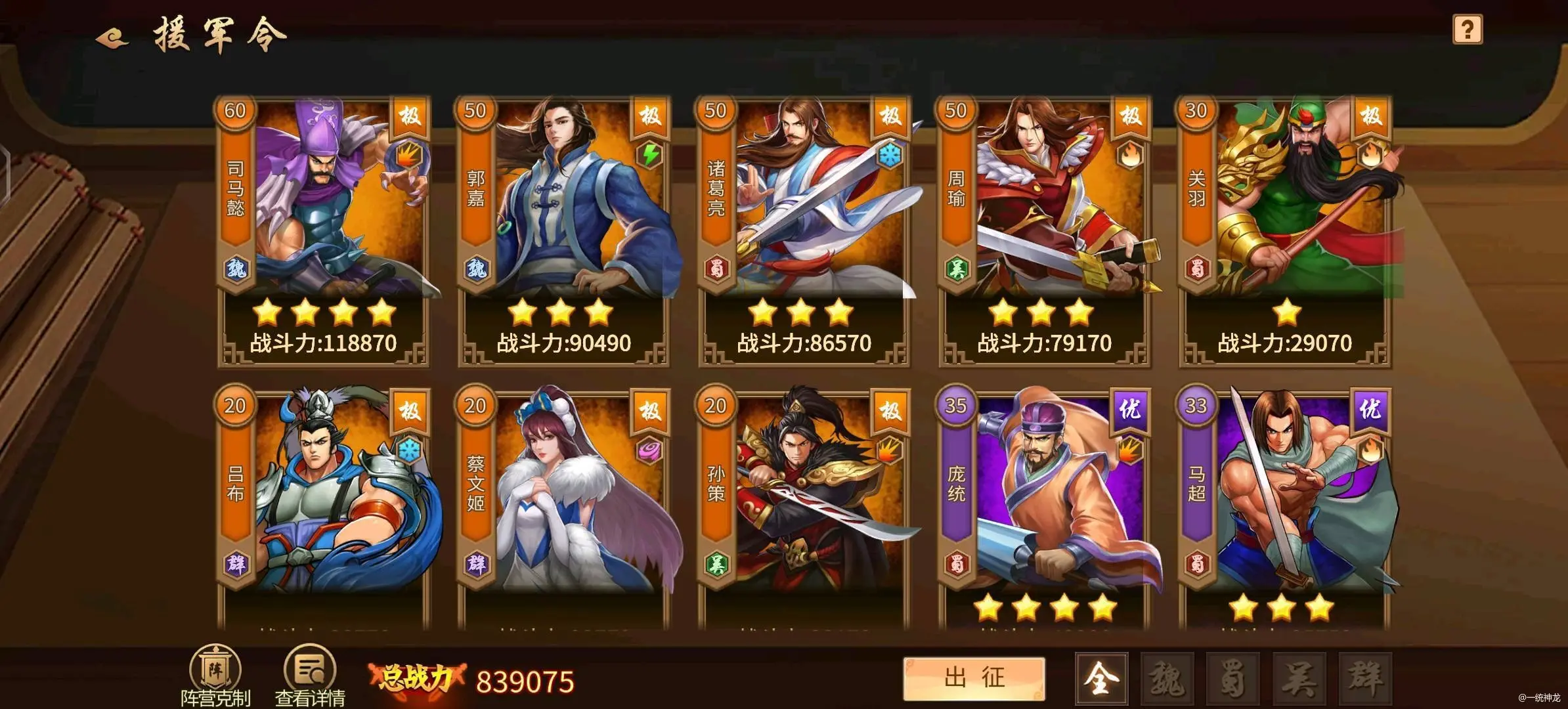
Task: Tap the back arrow next to 援军令
Action: coord(109,37)
